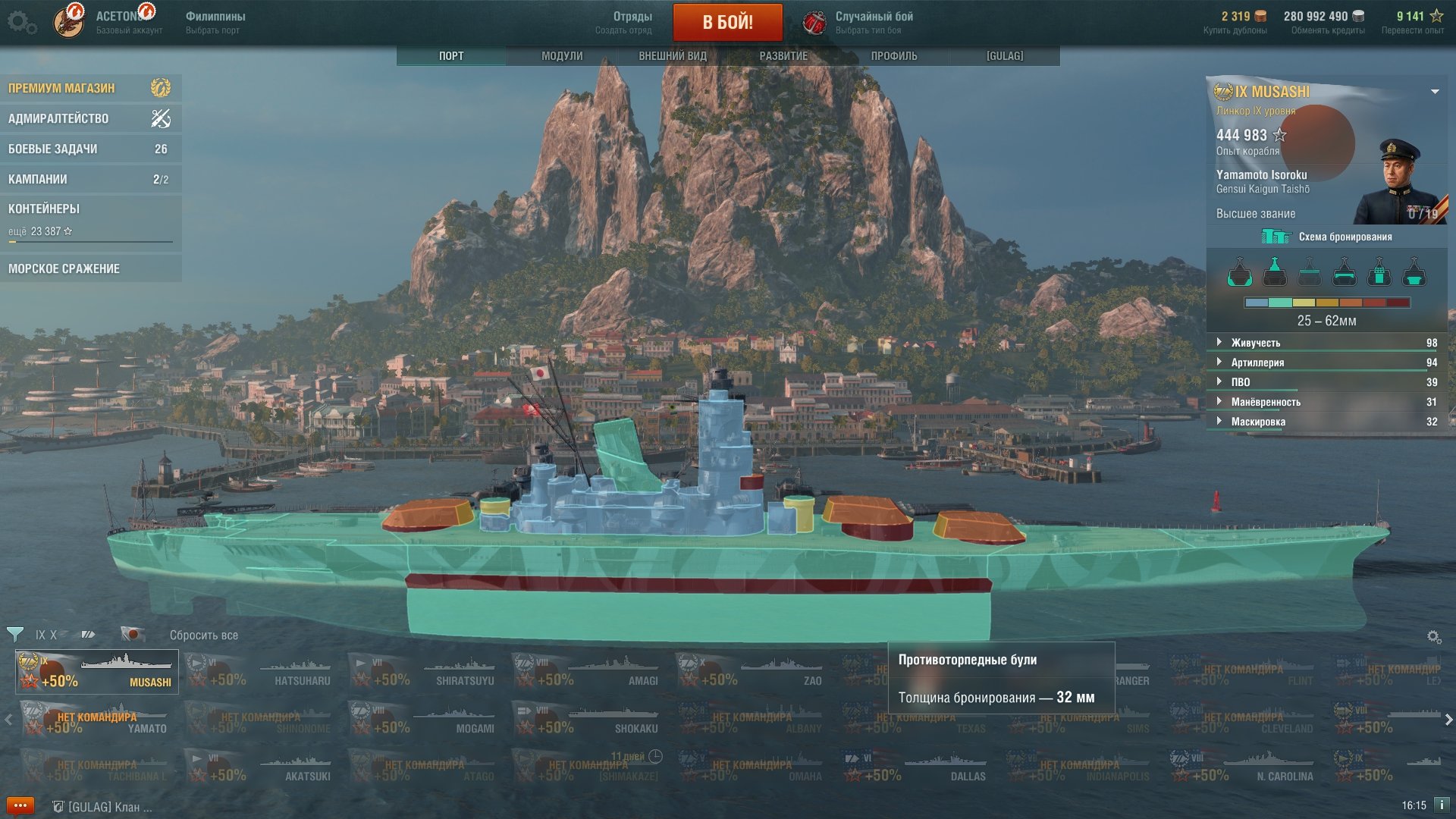Open the КАМПАНИИ menu
1456x819 pixels.
coord(89,179)
